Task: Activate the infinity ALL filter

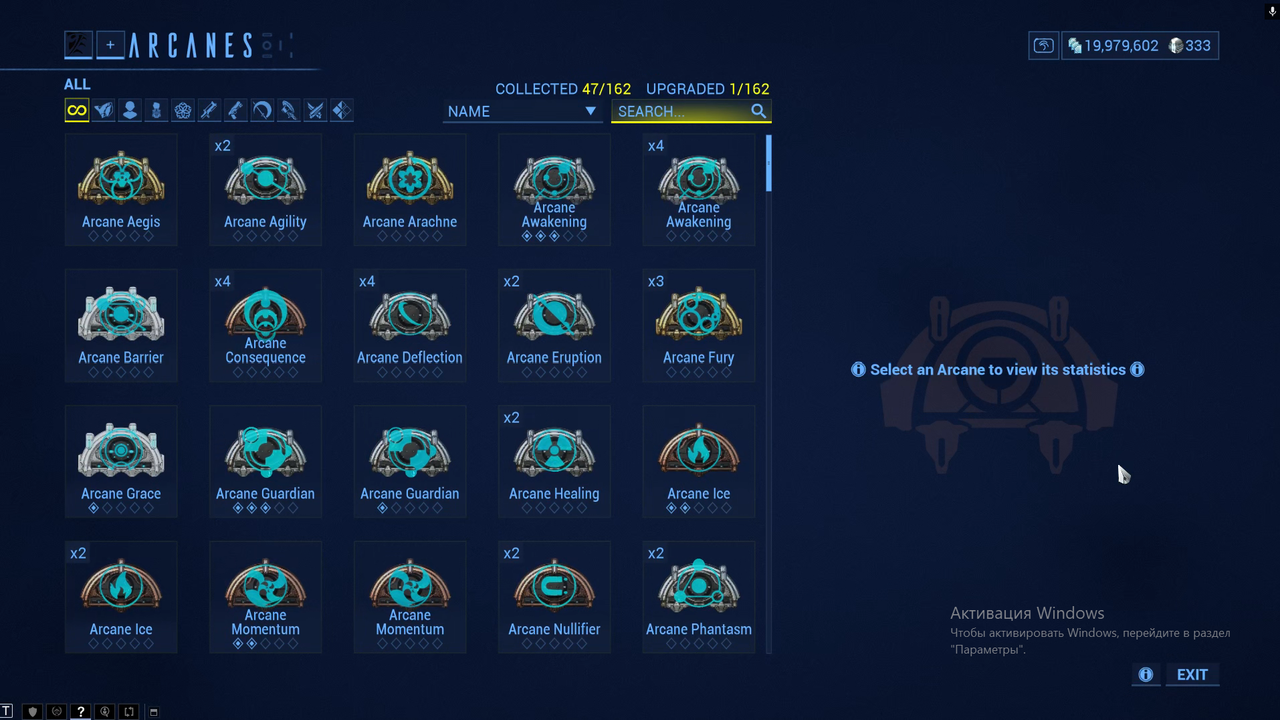Action: point(77,110)
